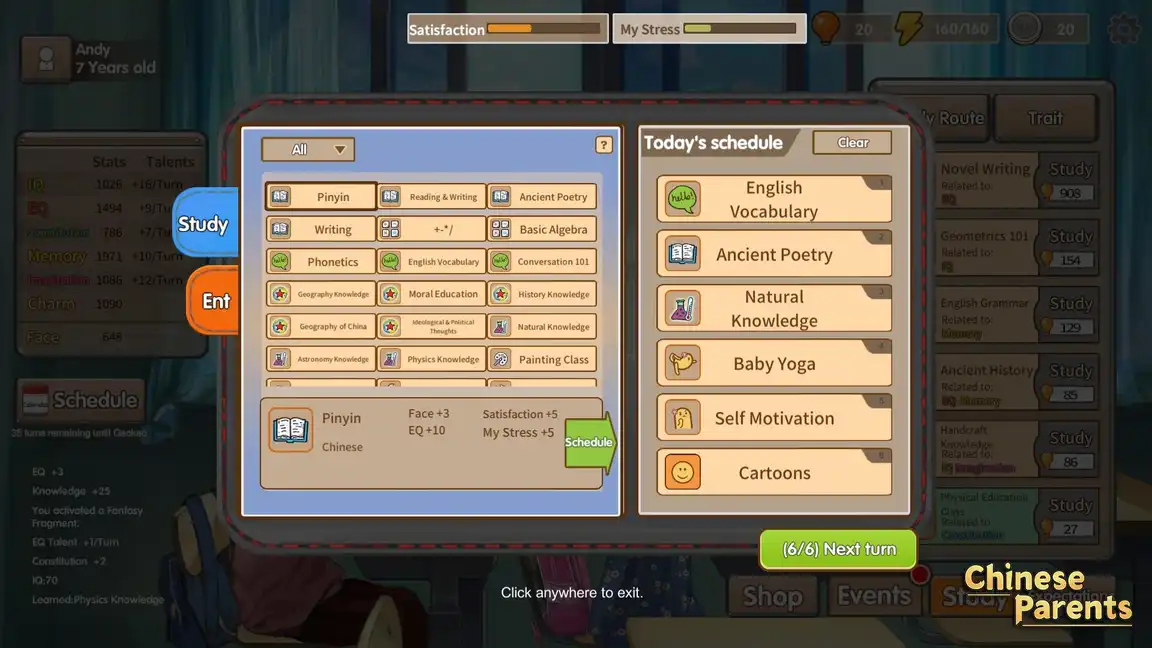Viewport: 1152px width, 648px height.
Task: Choose the Pinyin course tile
Action: [321, 197]
